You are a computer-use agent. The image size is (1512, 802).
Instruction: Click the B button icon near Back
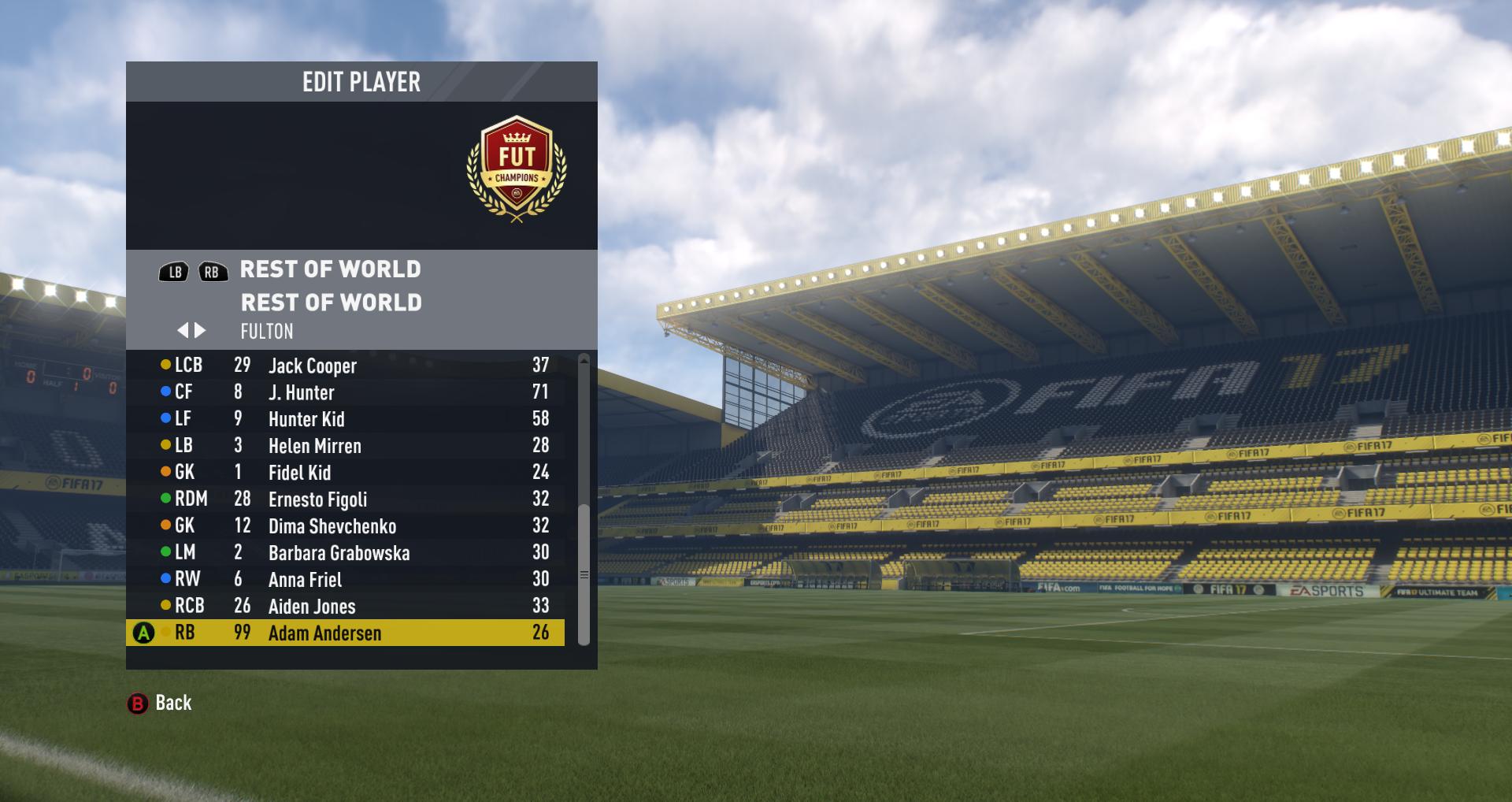tap(138, 703)
